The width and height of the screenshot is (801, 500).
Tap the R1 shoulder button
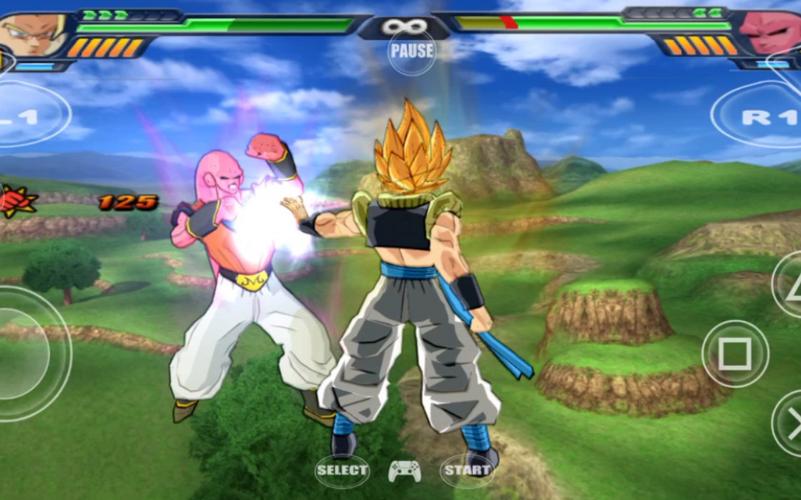[762, 116]
